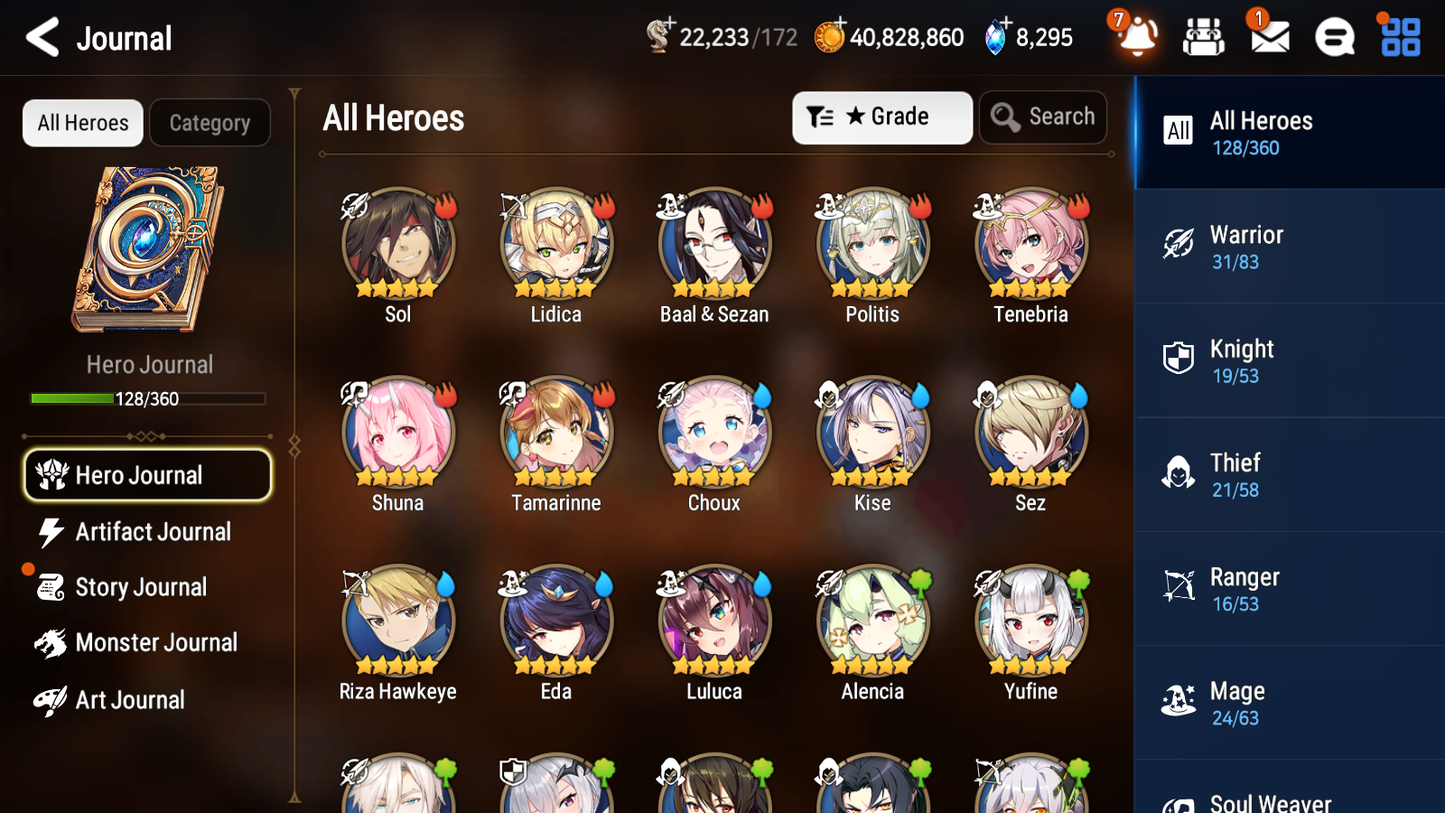Select the All Heroes filter on the right

[x=1289, y=131]
